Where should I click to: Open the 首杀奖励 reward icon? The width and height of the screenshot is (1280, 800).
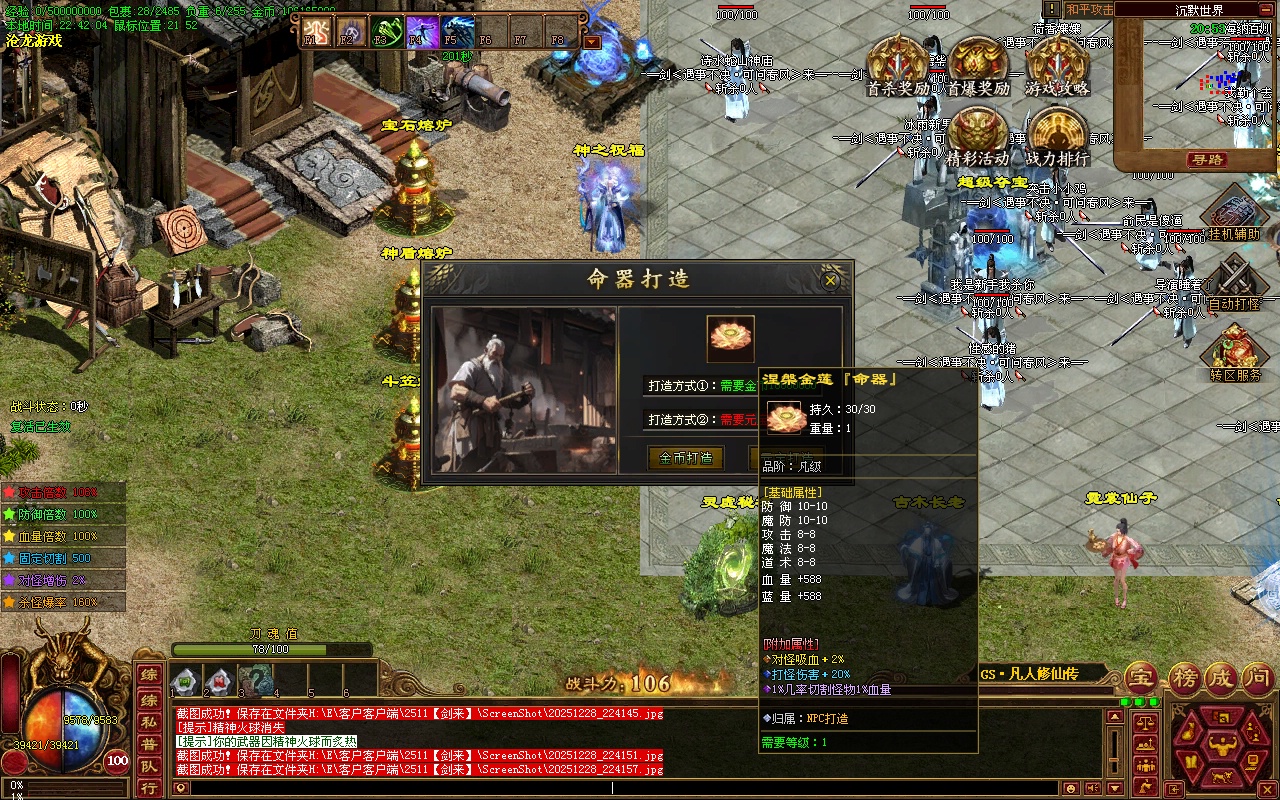tap(897, 65)
